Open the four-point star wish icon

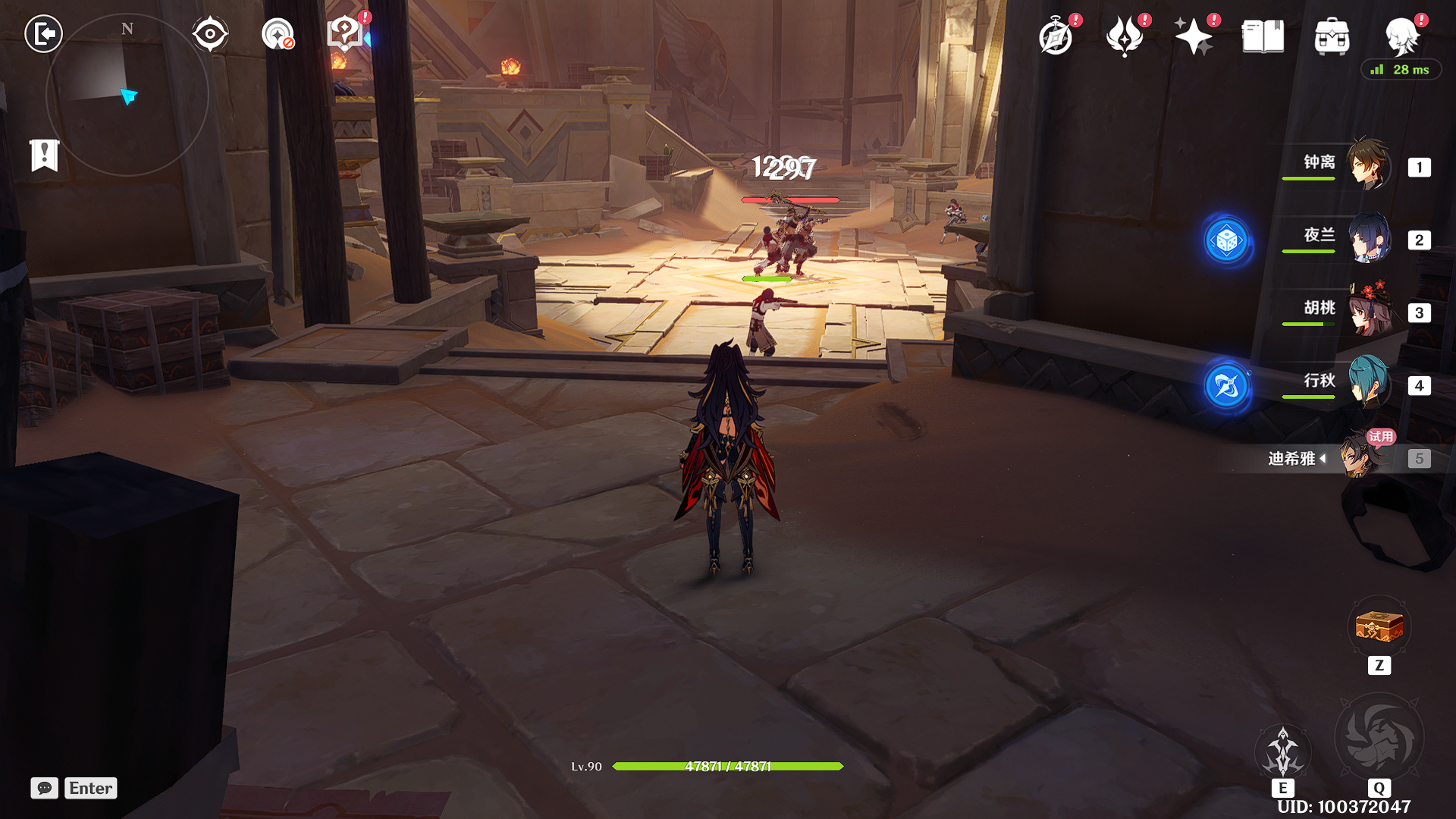tap(1194, 36)
